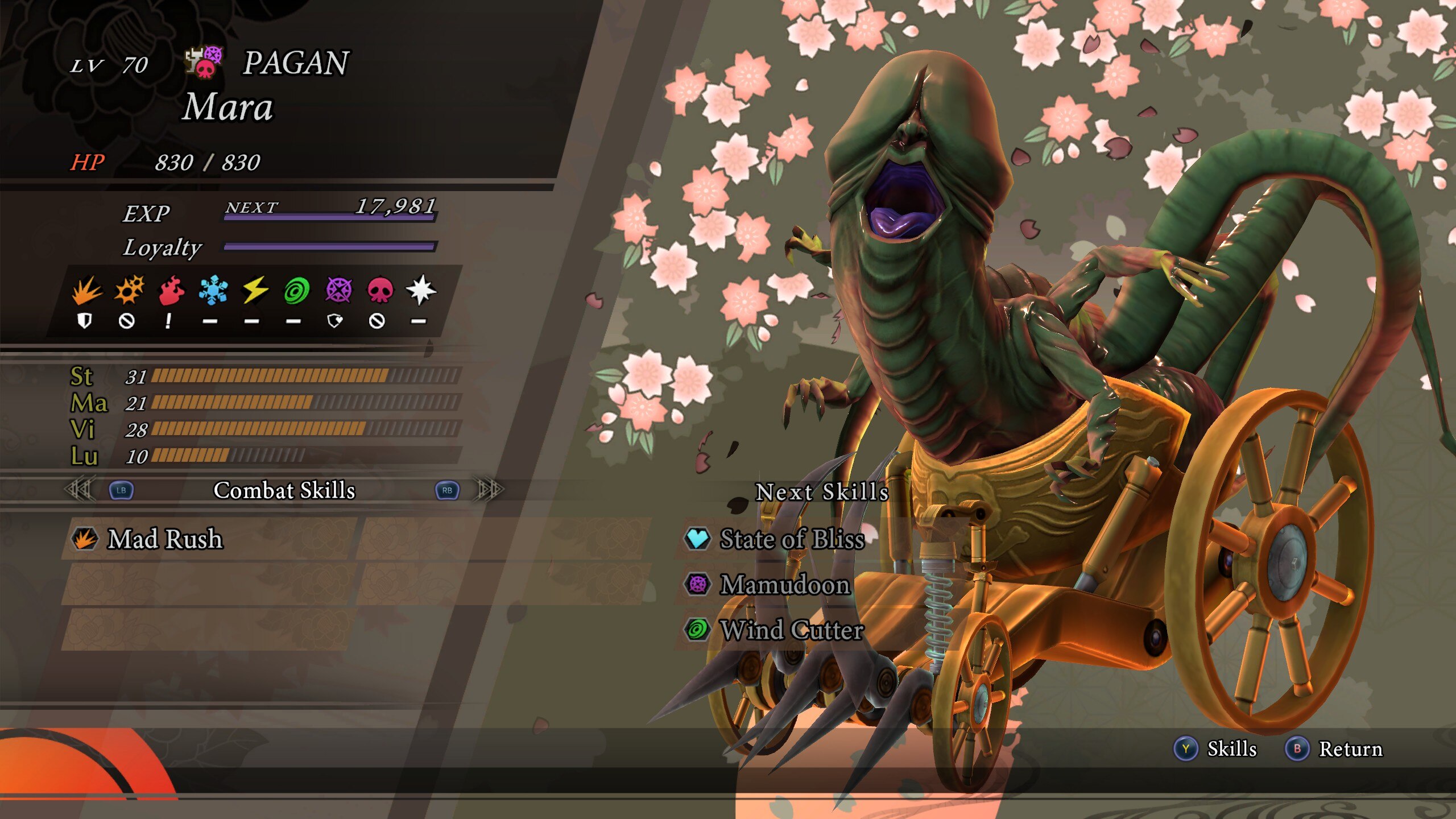Image resolution: width=1456 pixels, height=819 pixels.
Task: Select Mamudoon in Next Skills
Action: [785, 584]
